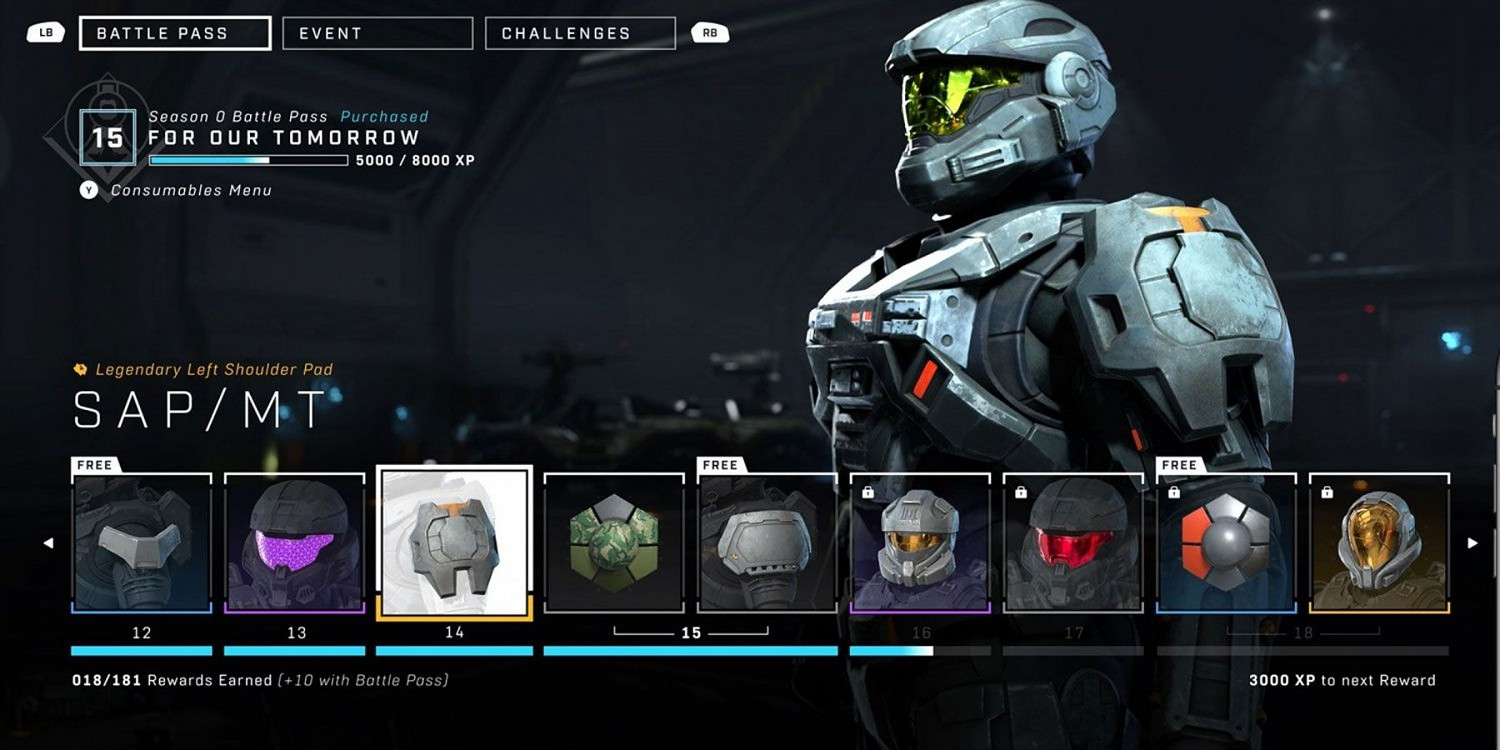1500x750 pixels.
Task: Choose the locked gray helmet with orange visor
Action: (x=920, y=543)
